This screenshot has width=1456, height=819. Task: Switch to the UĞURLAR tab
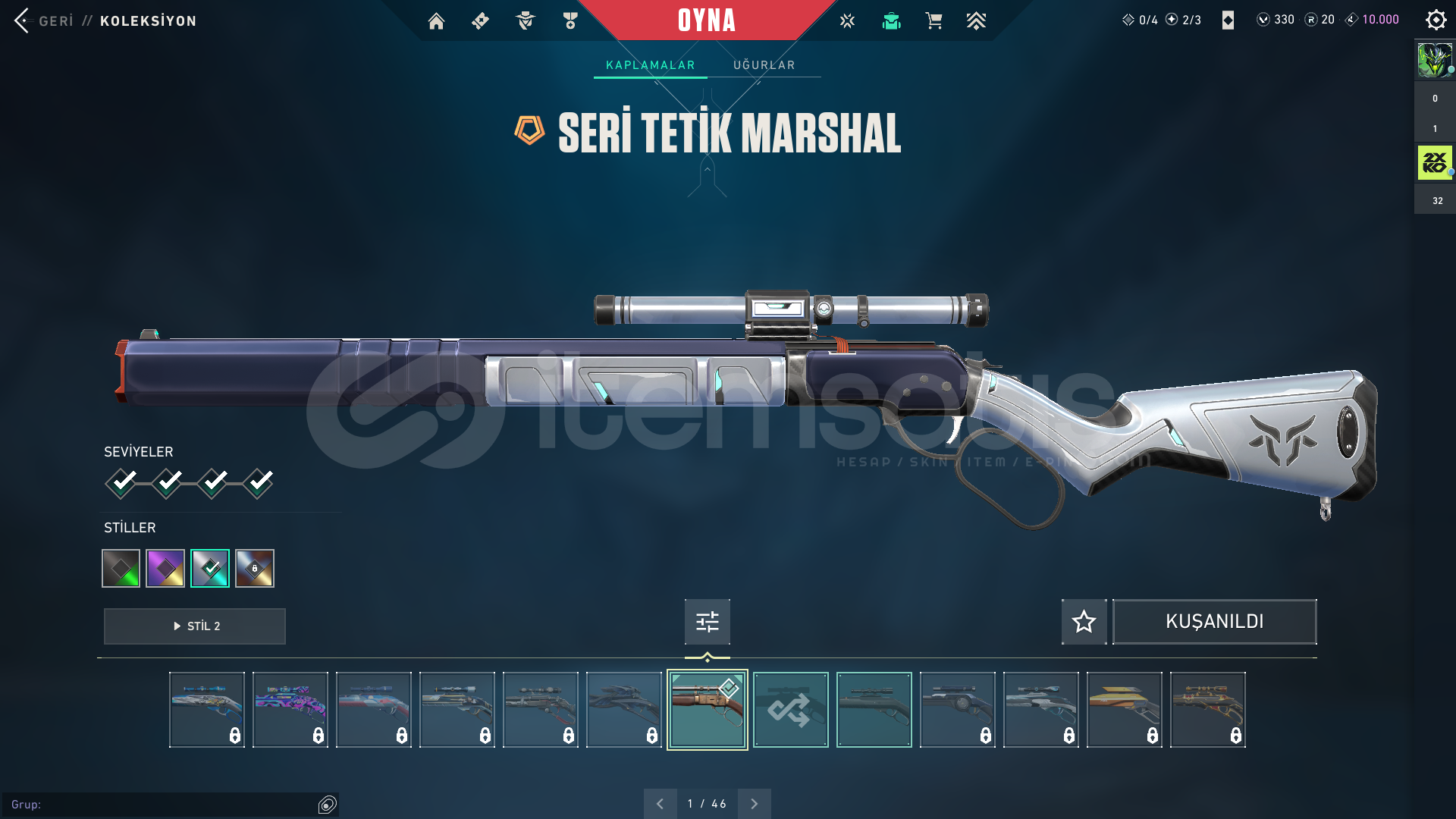coord(764,65)
